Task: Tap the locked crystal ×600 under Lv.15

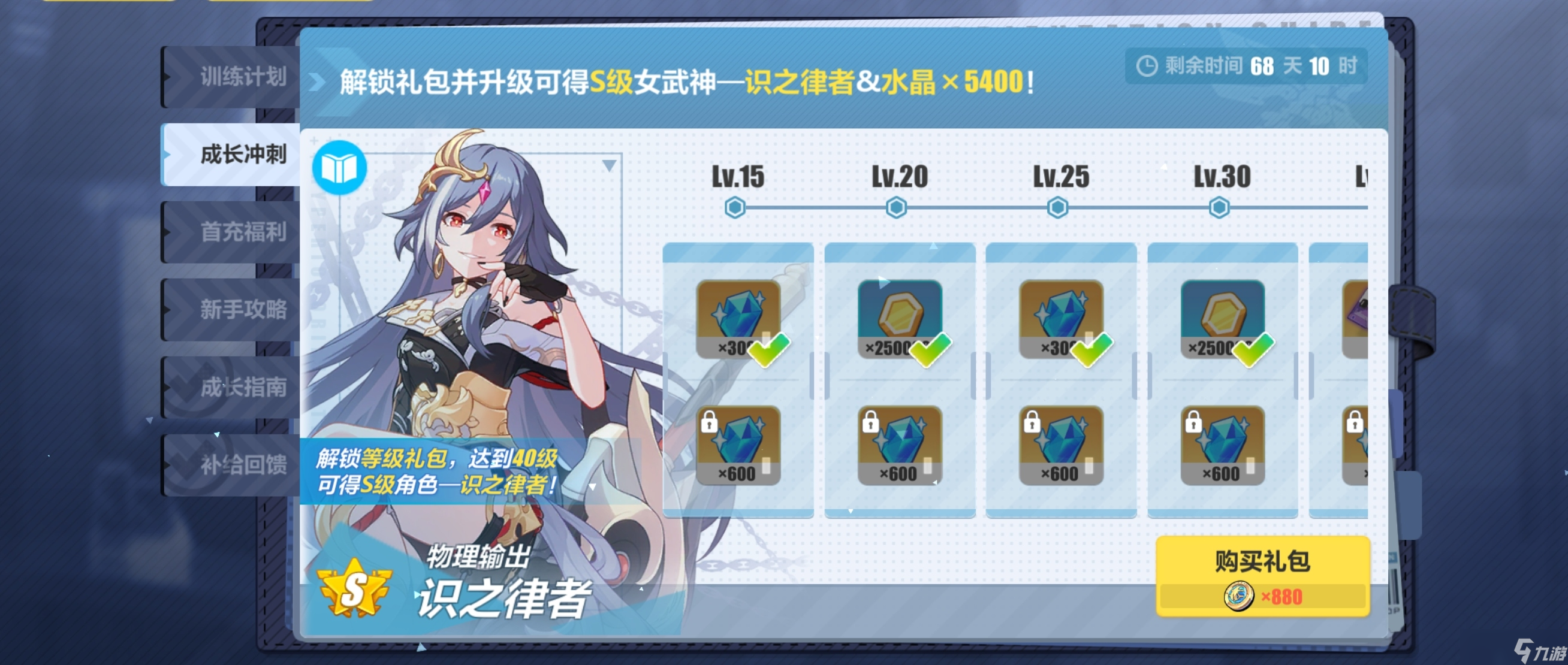Action: [740, 447]
